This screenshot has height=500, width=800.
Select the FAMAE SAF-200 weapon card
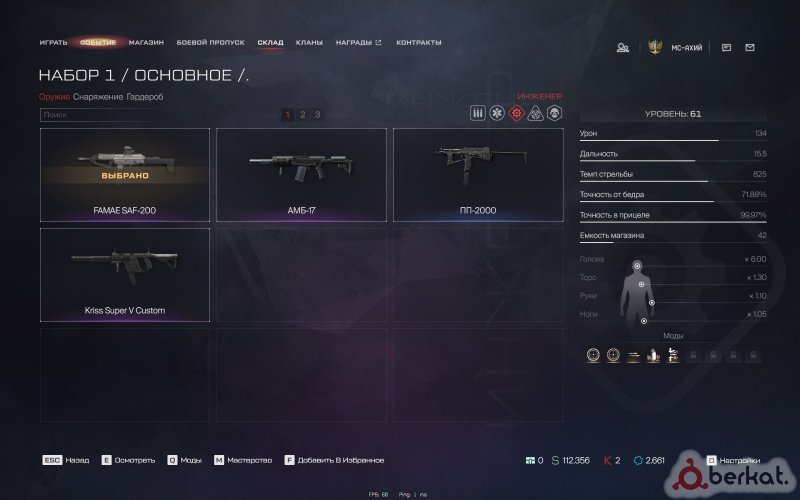pyautogui.click(x=125, y=174)
